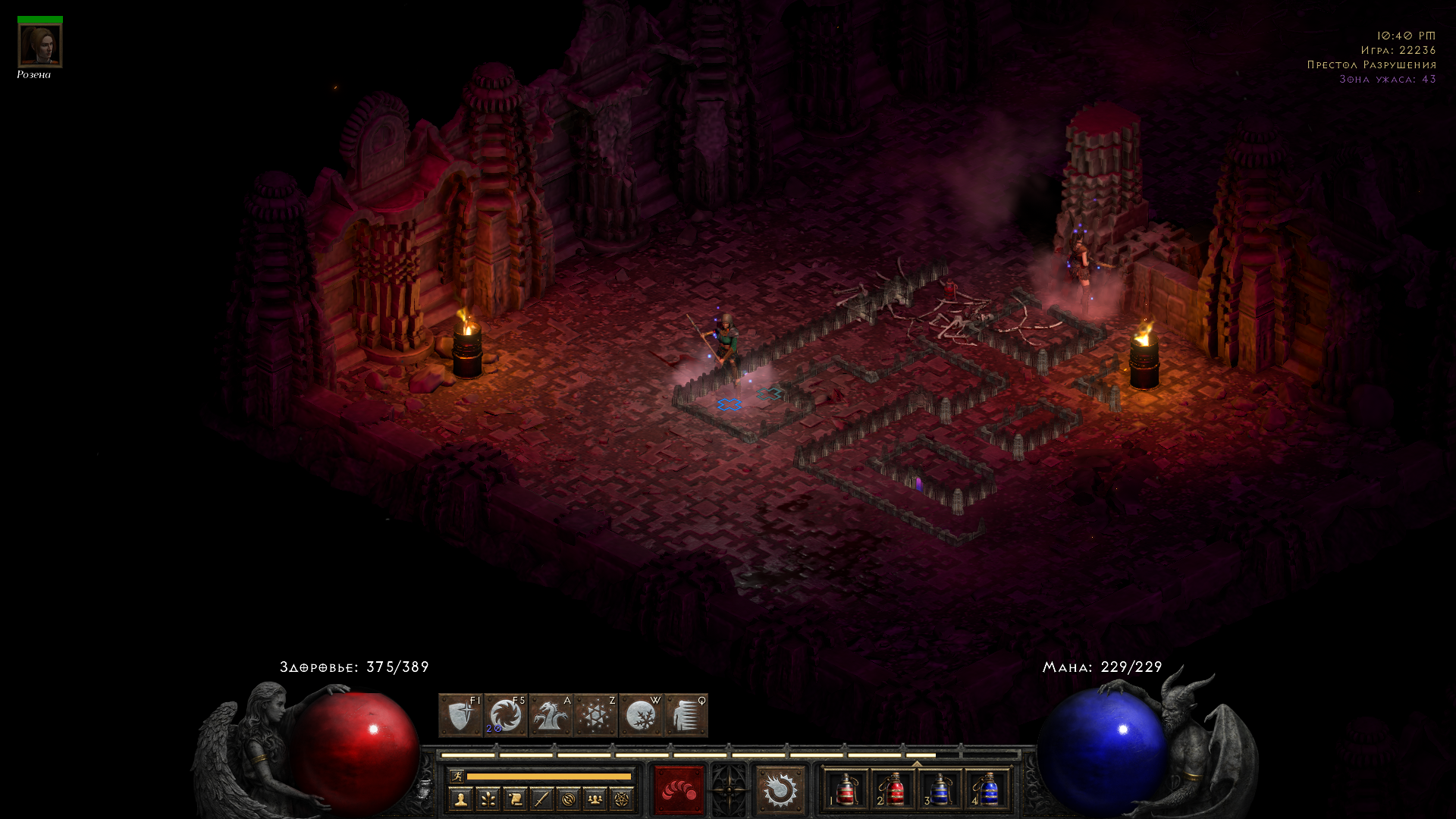Use the red health potion in slot 2
The height and width of the screenshot is (819, 1456).
tap(893, 790)
